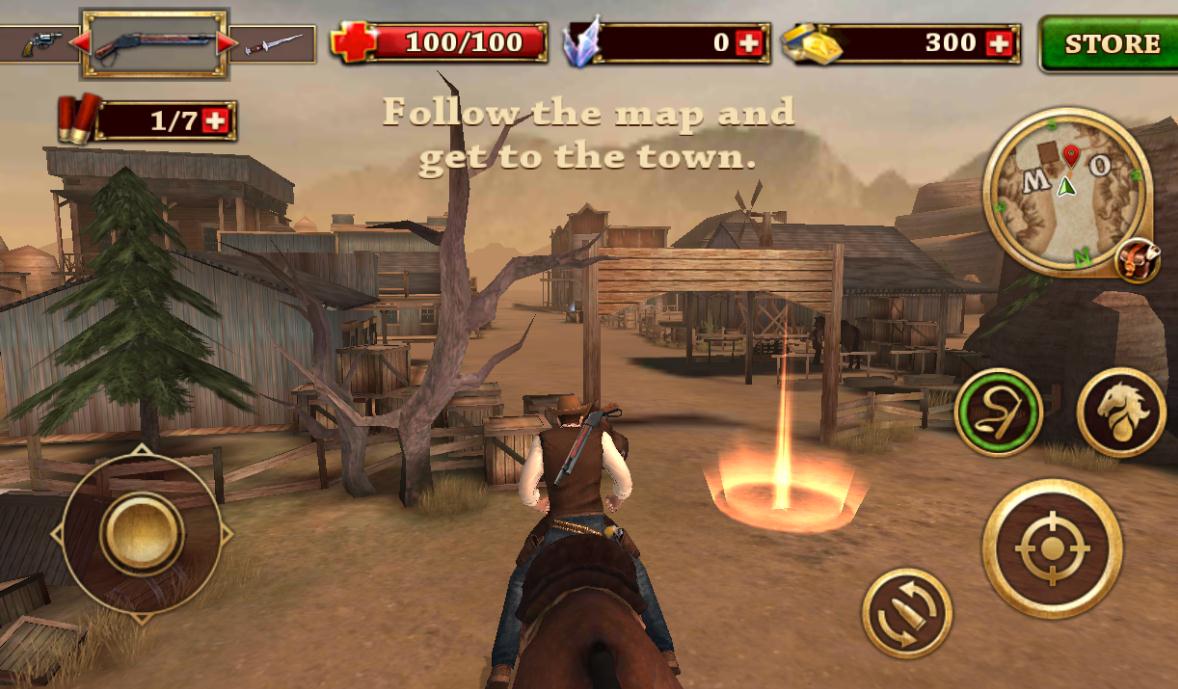Viewport: 1178px width, 689px height.
Task: Select the shotgun weapon slot
Action: (154, 43)
